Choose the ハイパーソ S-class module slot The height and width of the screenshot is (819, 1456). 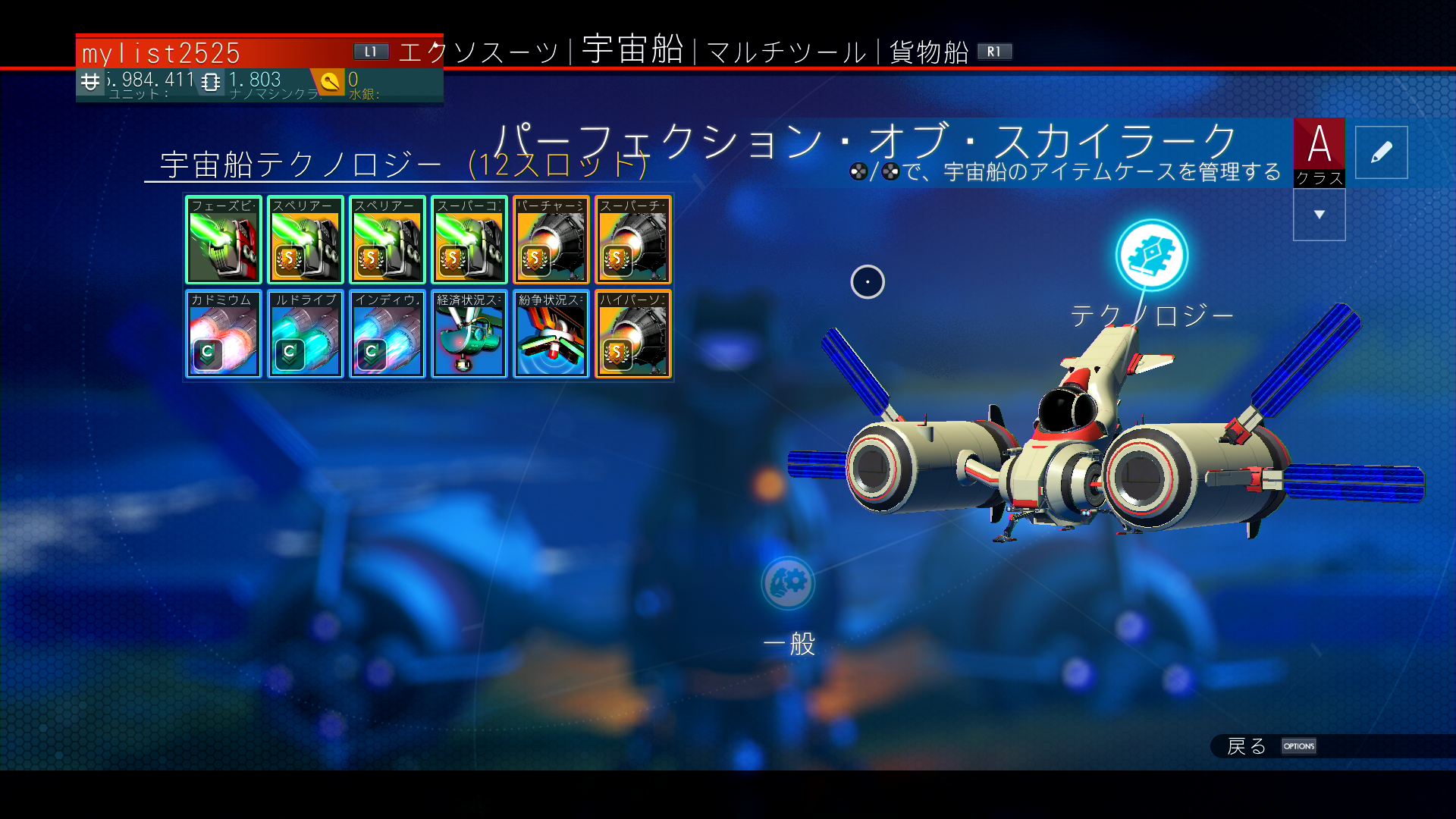(632, 334)
